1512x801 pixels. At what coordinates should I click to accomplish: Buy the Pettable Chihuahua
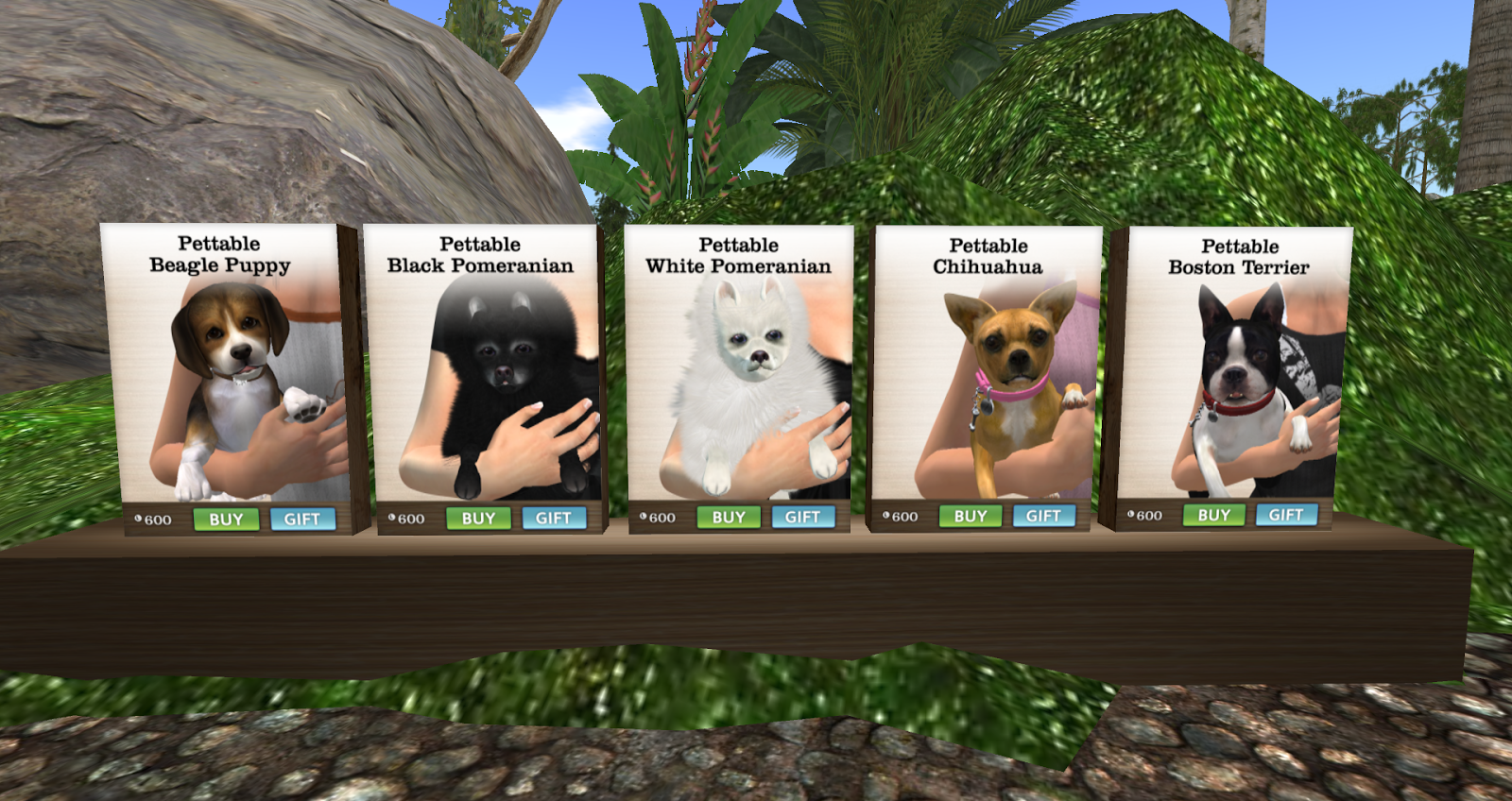971,515
